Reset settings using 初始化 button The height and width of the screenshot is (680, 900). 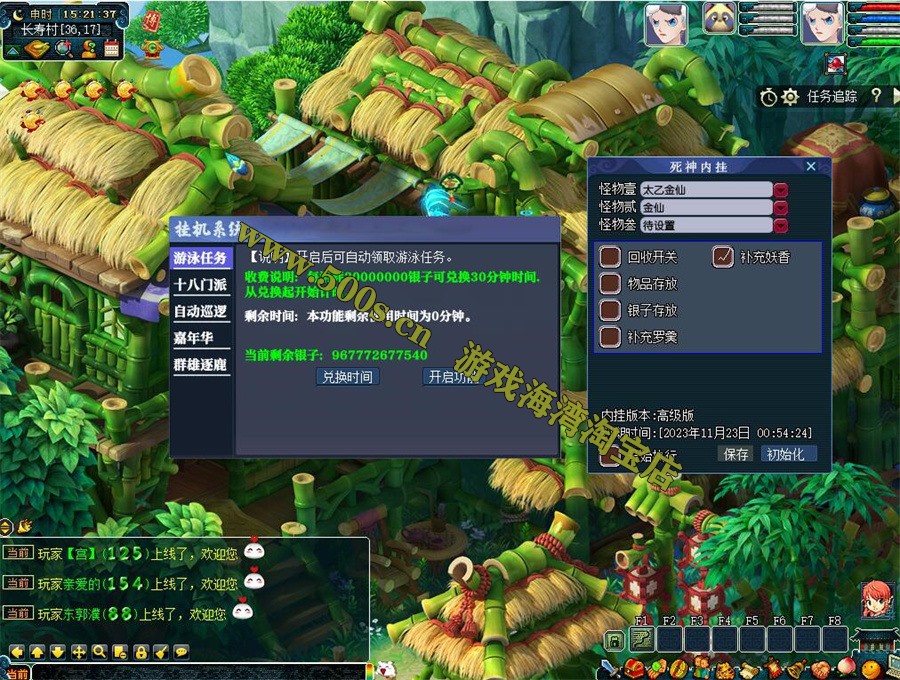point(789,454)
